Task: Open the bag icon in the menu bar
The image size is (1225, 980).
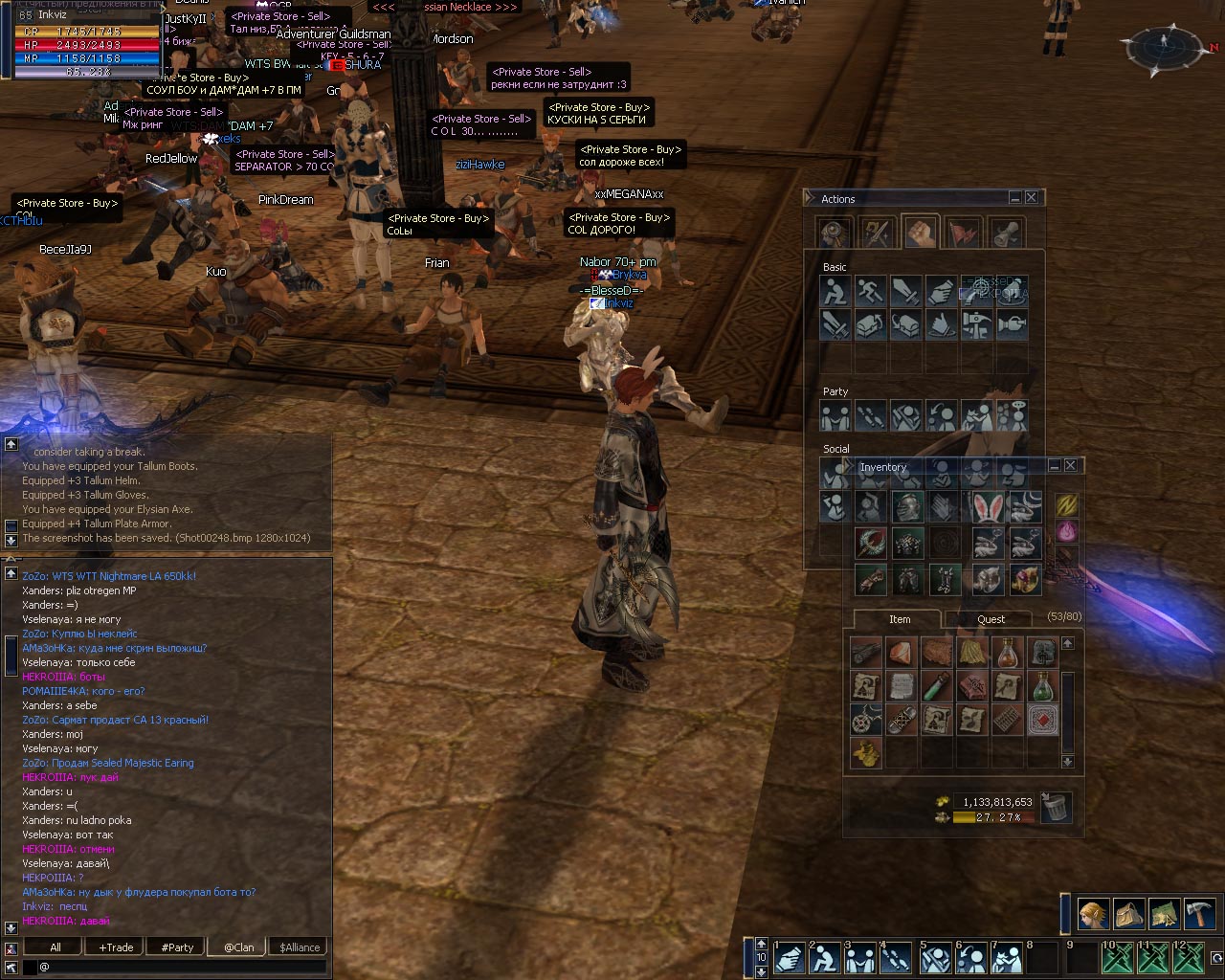Action: coord(1128,914)
